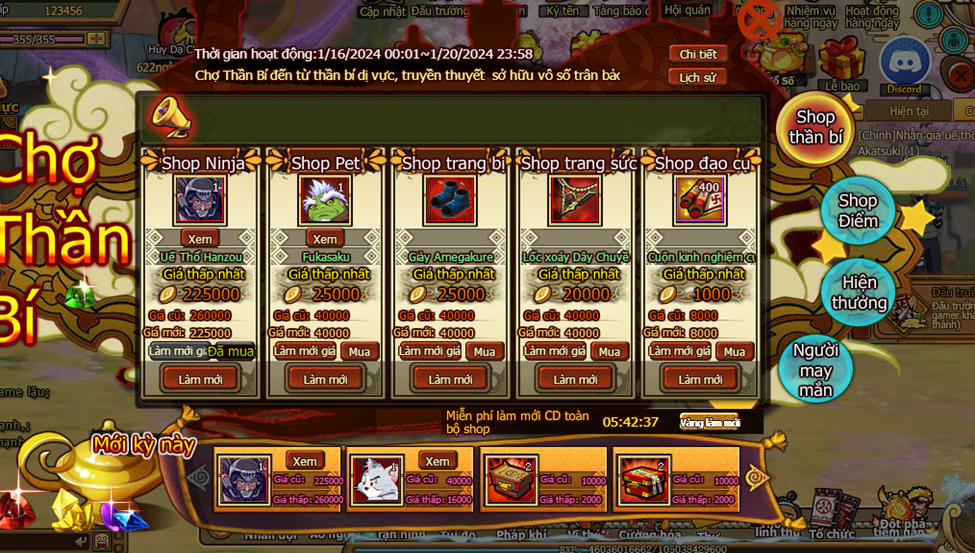The image size is (975, 553).
Task: Select the megaphone announcement icon
Action: point(170,118)
